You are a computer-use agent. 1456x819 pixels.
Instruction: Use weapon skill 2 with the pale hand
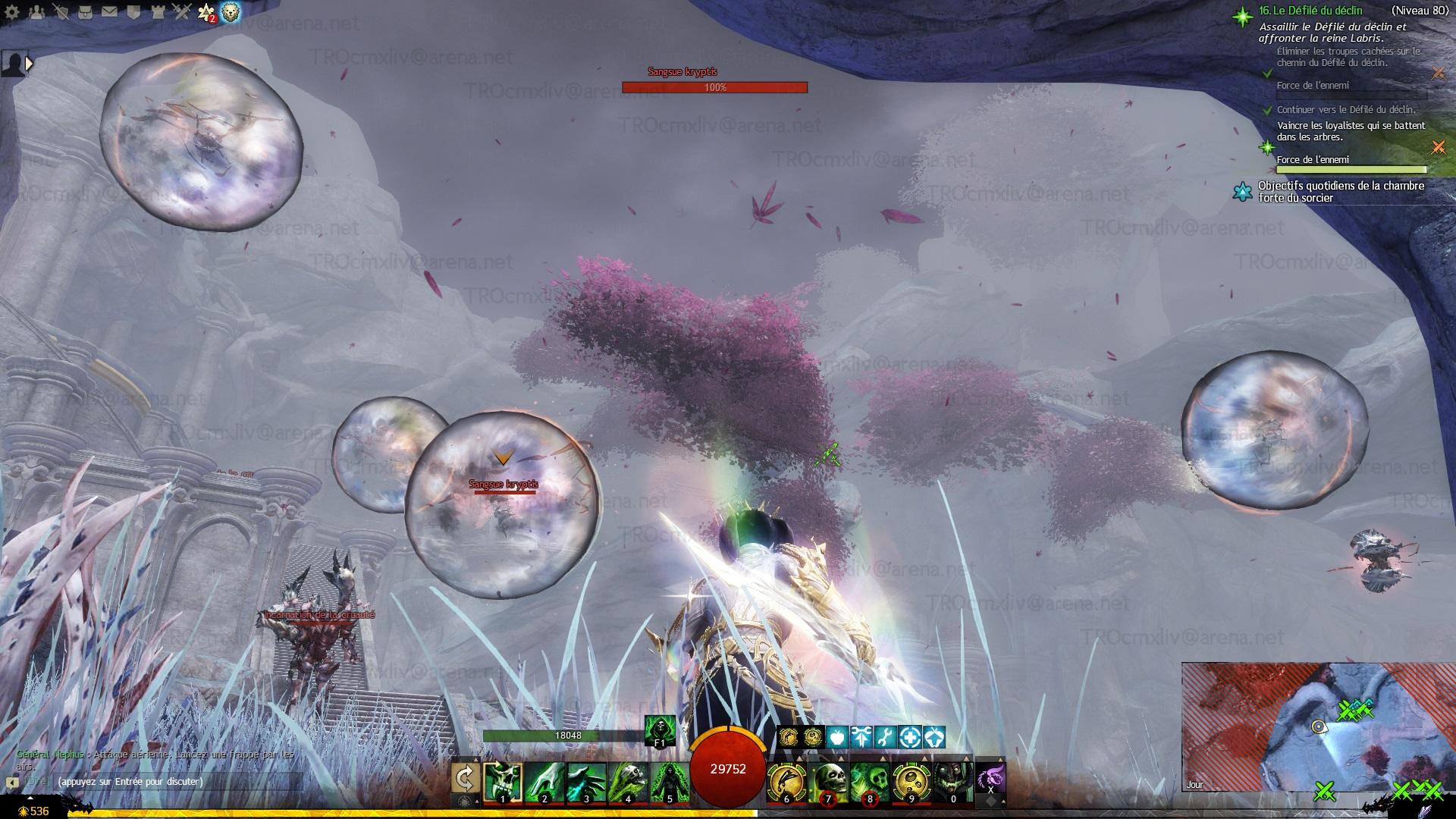tap(544, 781)
